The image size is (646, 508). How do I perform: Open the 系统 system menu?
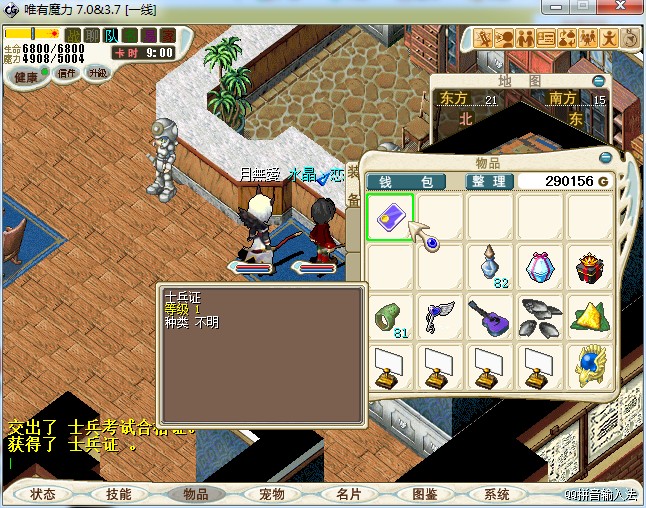click(x=497, y=494)
